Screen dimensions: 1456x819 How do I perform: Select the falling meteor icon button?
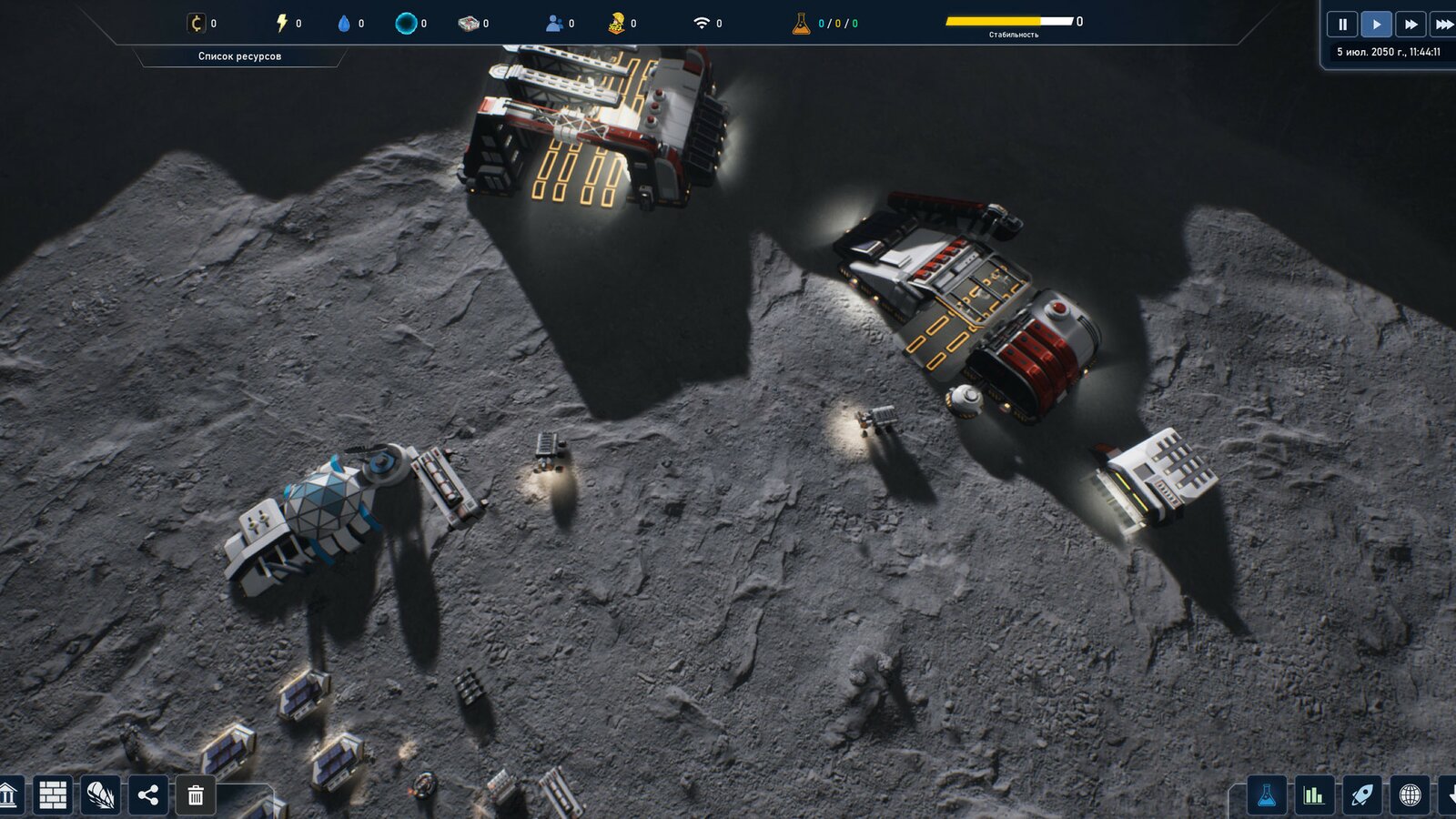(100, 795)
